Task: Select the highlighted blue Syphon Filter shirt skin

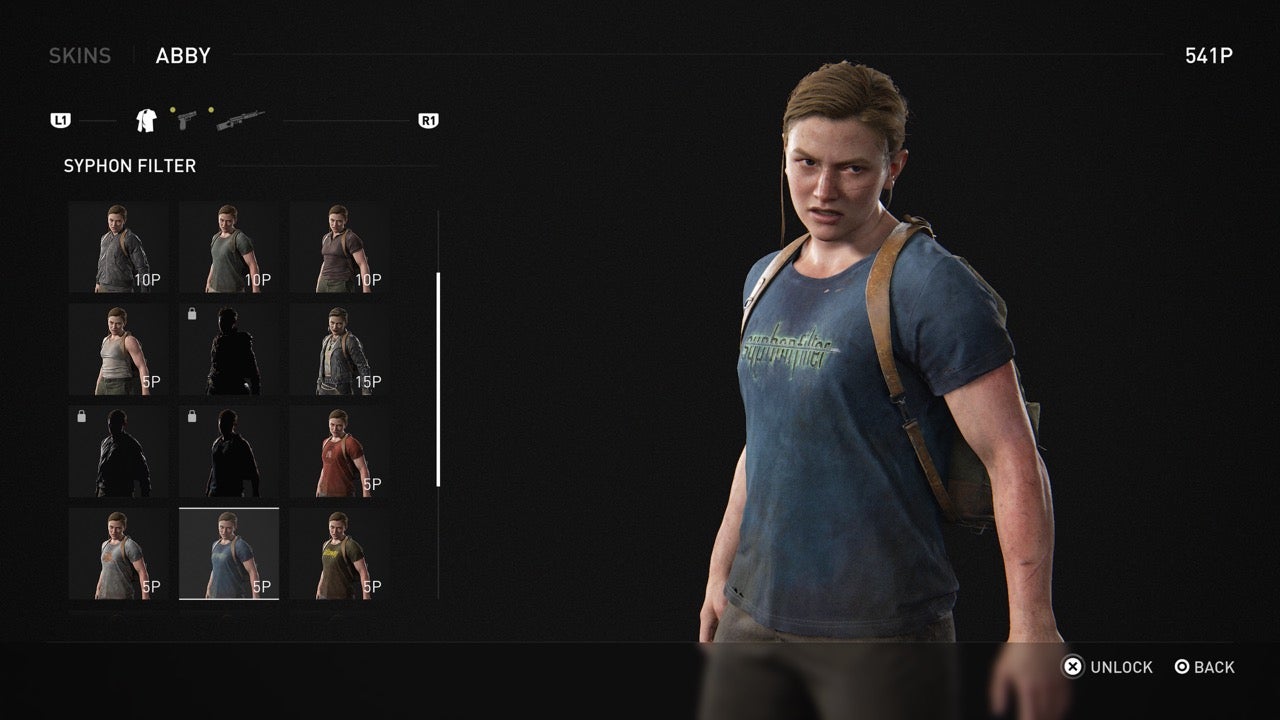Action: (x=230, y=553)
